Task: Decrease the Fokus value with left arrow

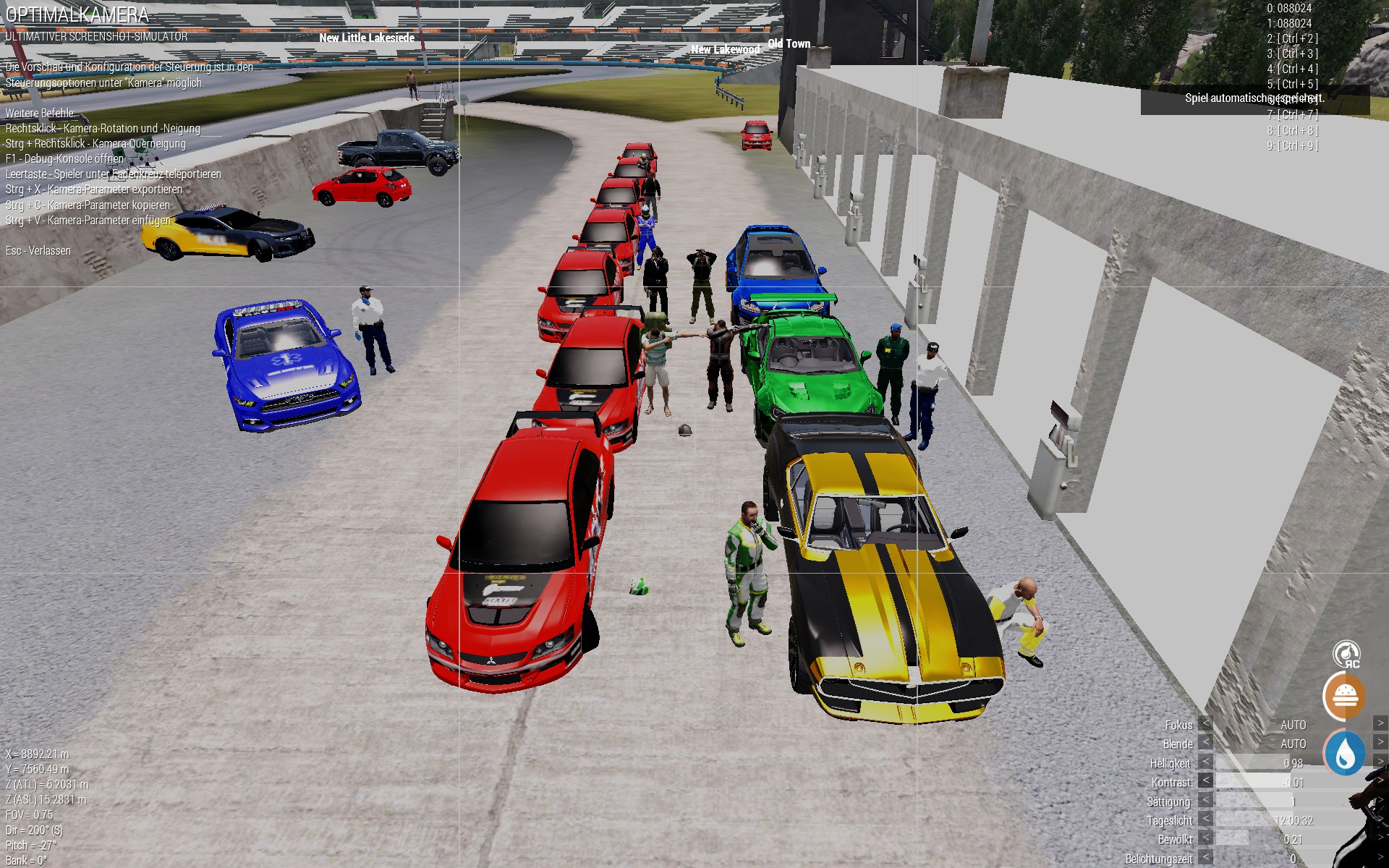Action: point(1205,724)
